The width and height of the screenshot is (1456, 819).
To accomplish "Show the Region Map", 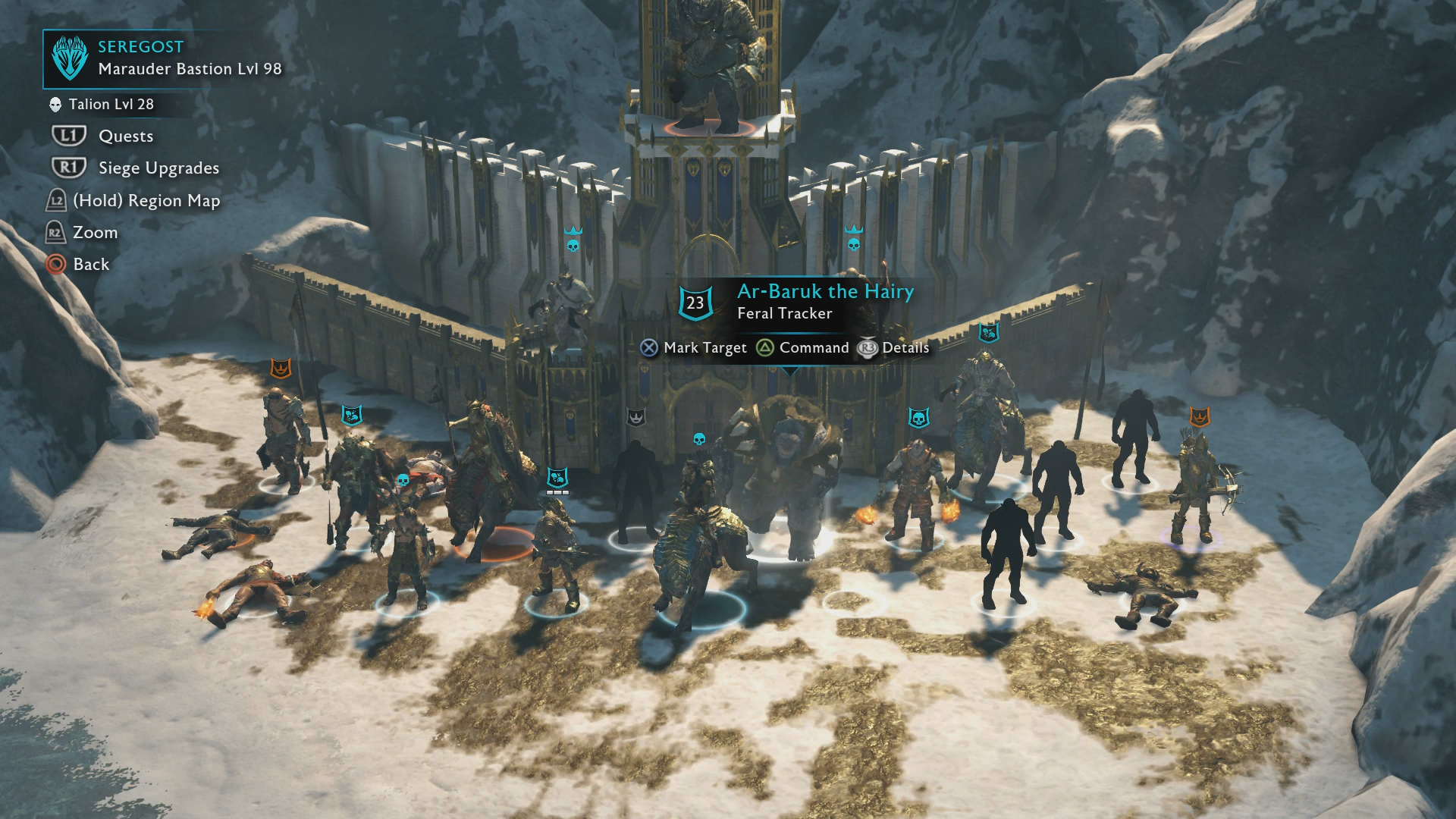I will [x=146, y=201].
